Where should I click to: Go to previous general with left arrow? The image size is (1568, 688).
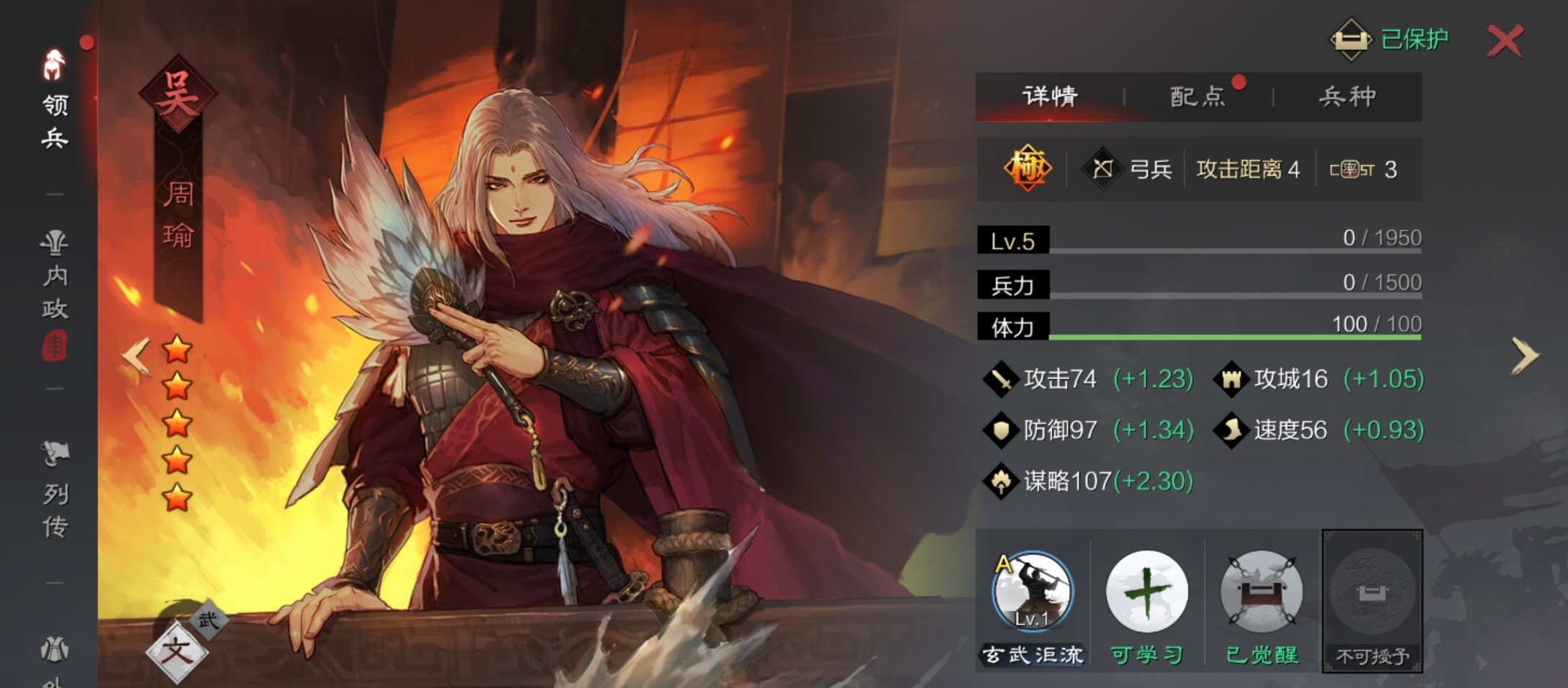click(x=136, y=356)
